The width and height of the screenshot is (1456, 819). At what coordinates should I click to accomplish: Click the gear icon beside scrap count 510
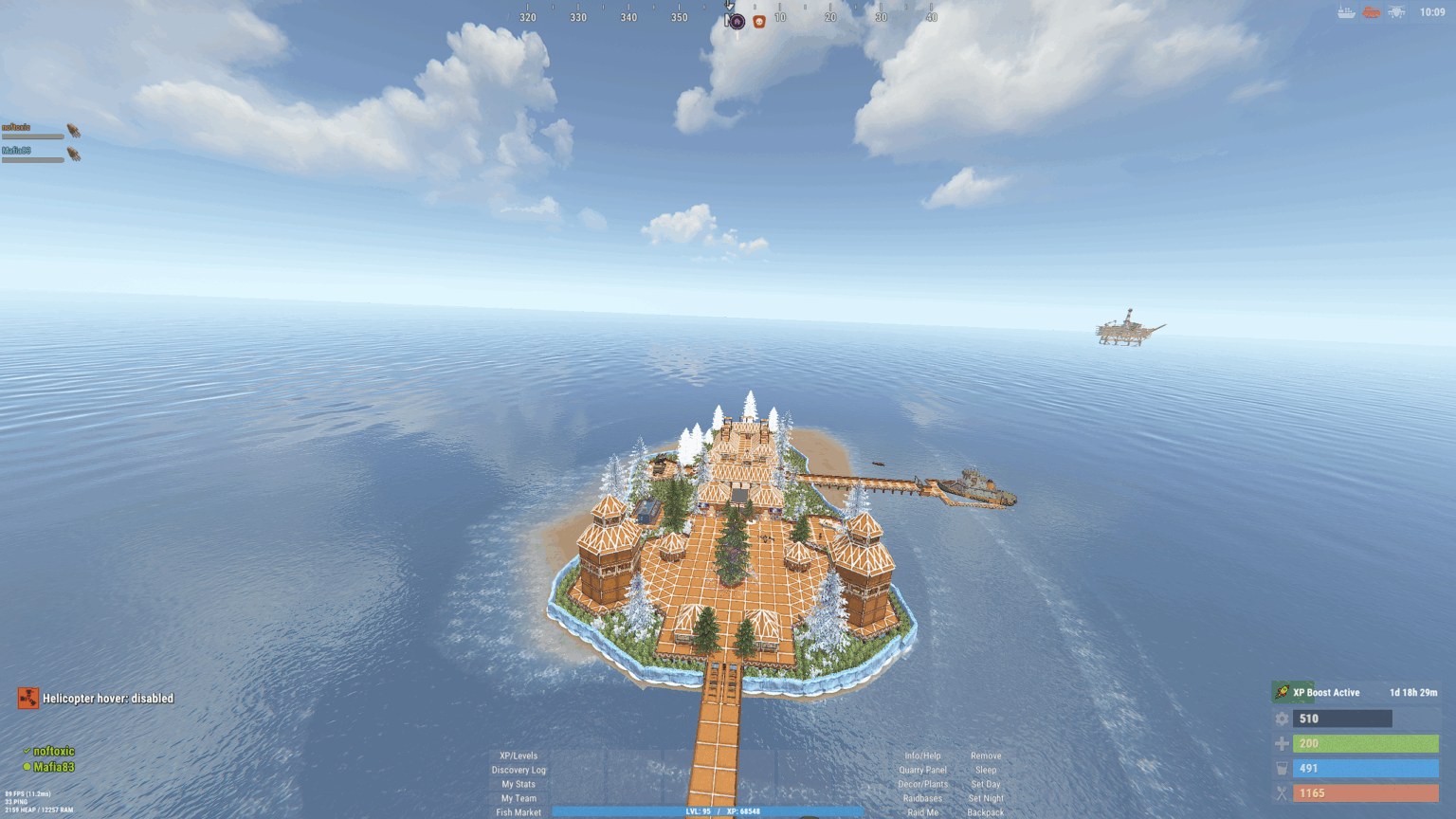point(1282,719)
